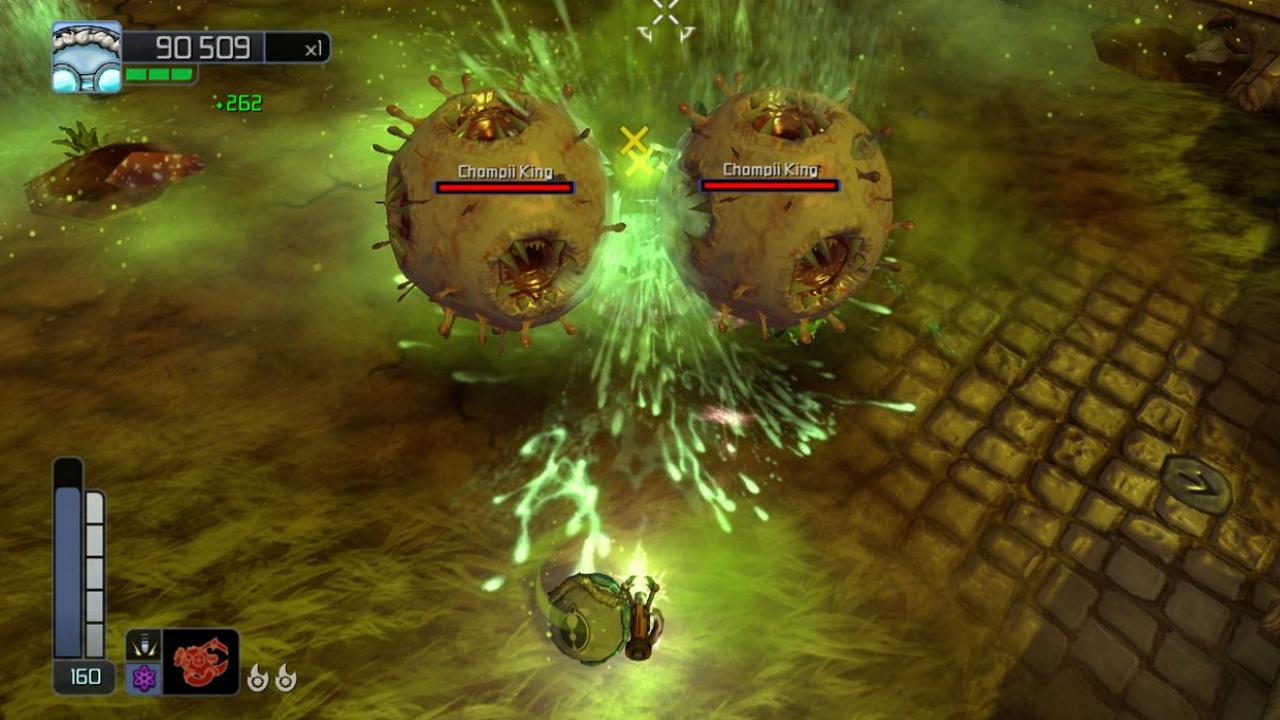Click the right Chompii King health bar
Viewport: 1280px width, 720px height.
(770, 184)
